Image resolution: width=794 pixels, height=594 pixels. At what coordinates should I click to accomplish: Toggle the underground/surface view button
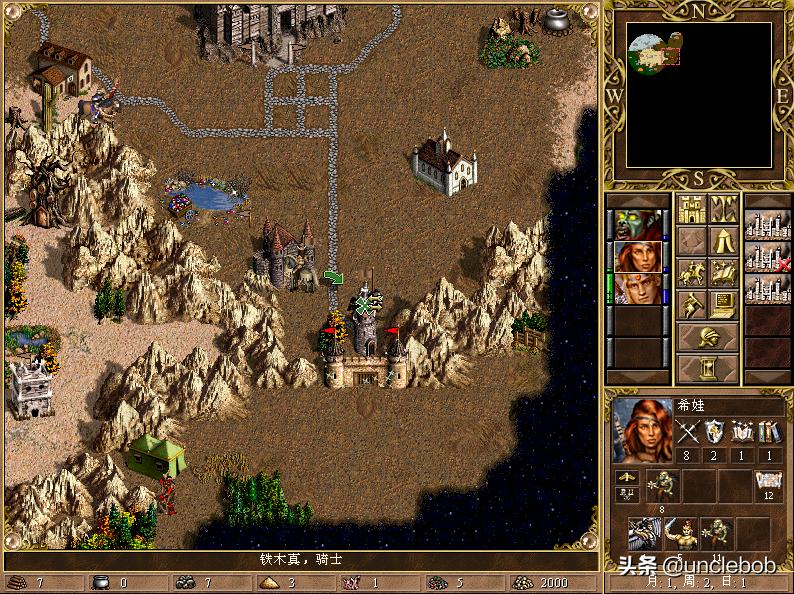tap(723, 210)
